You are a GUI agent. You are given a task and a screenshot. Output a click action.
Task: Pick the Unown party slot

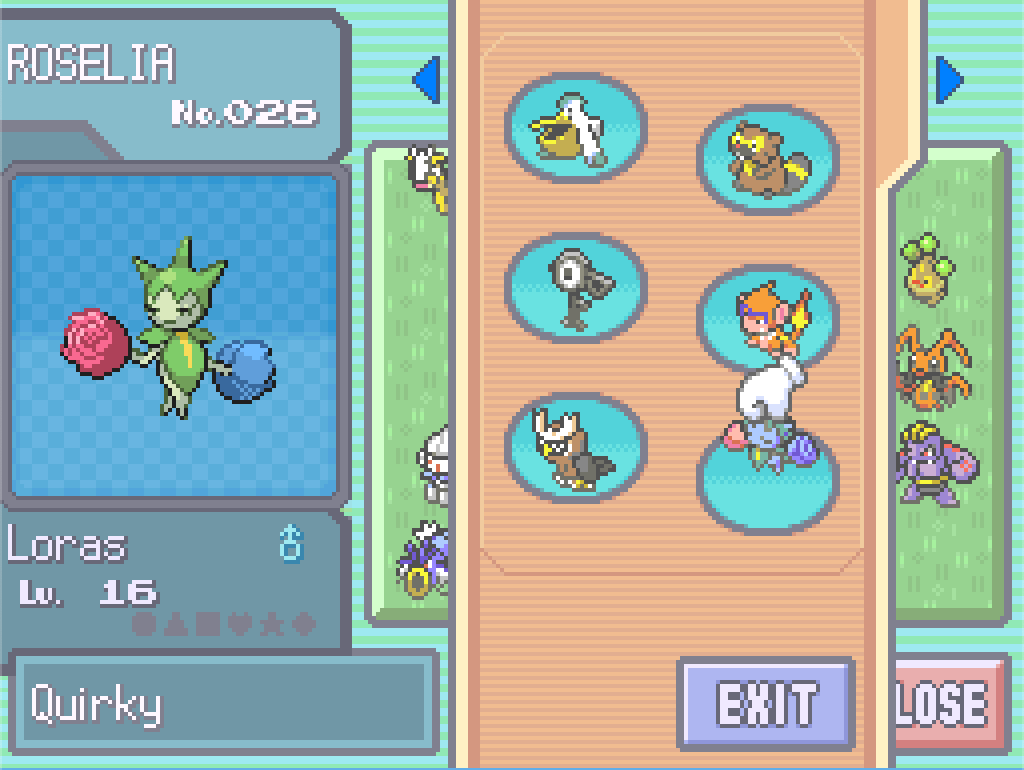point(575,288)
